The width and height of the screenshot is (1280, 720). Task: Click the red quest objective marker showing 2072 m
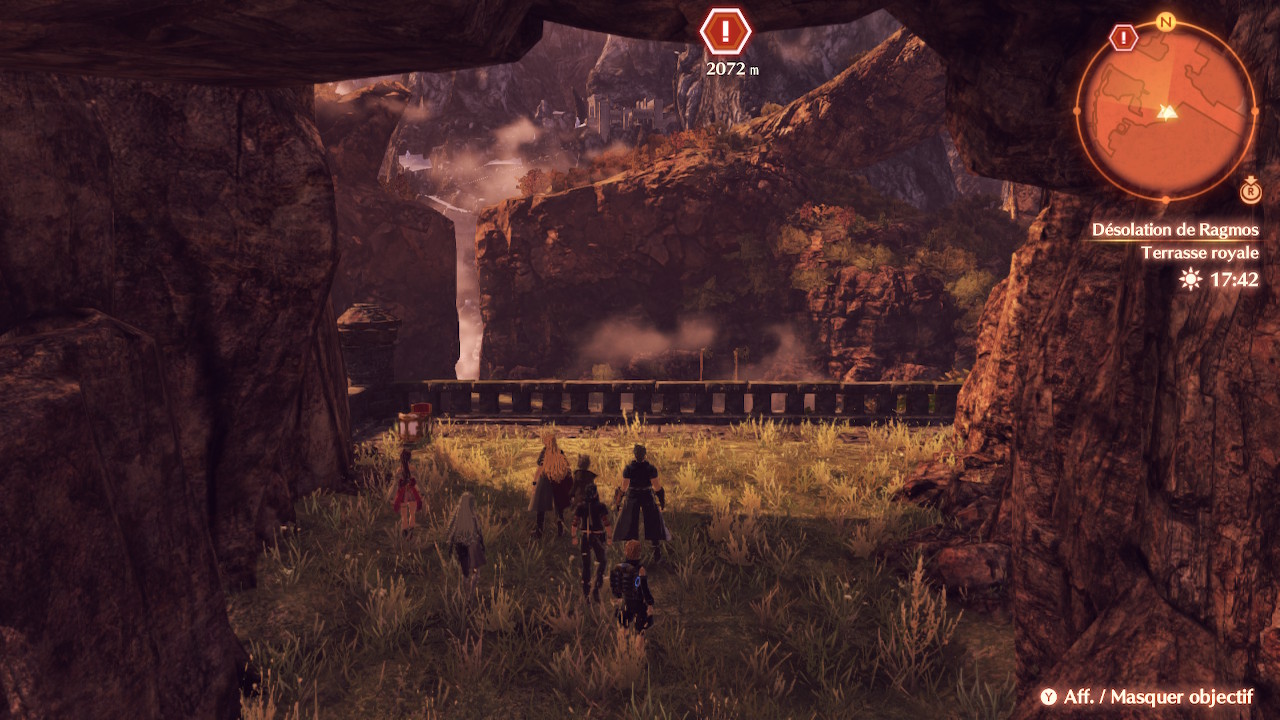[x=725, y=31]
